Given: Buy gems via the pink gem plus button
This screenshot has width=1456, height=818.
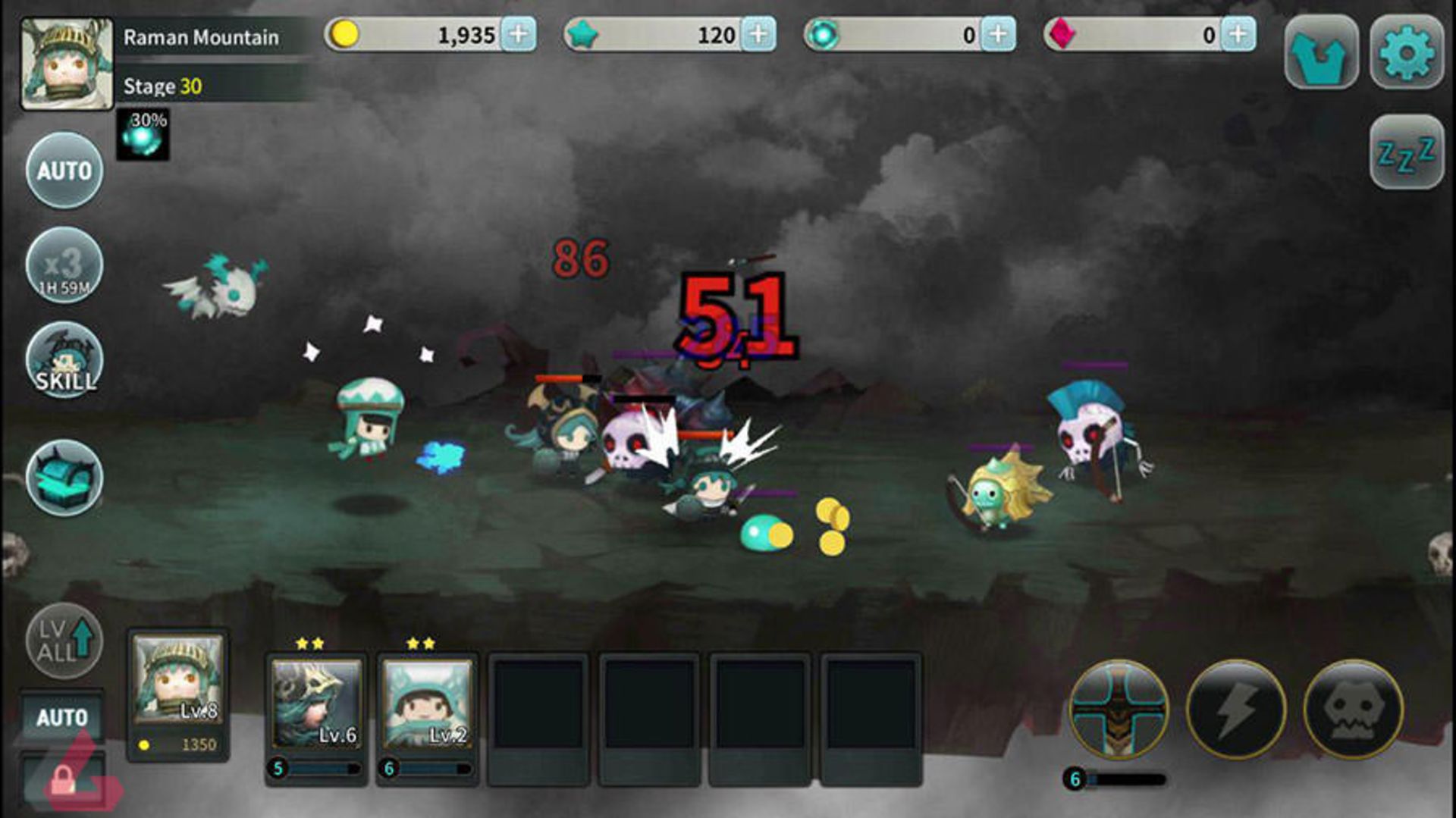Looking at the screenshot, I should click(x=1238, y=35).
